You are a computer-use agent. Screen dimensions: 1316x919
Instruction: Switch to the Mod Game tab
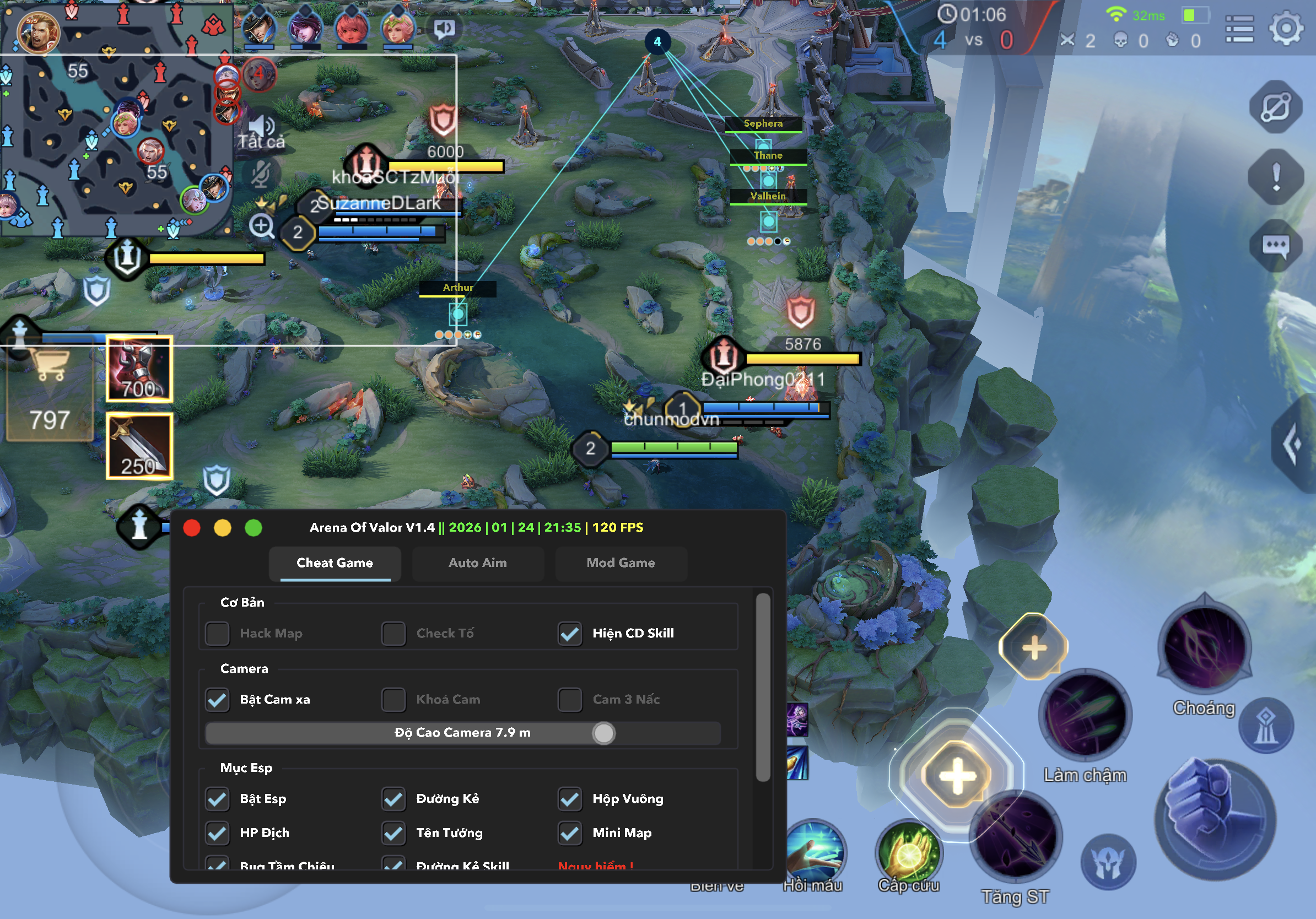point(620,563)
